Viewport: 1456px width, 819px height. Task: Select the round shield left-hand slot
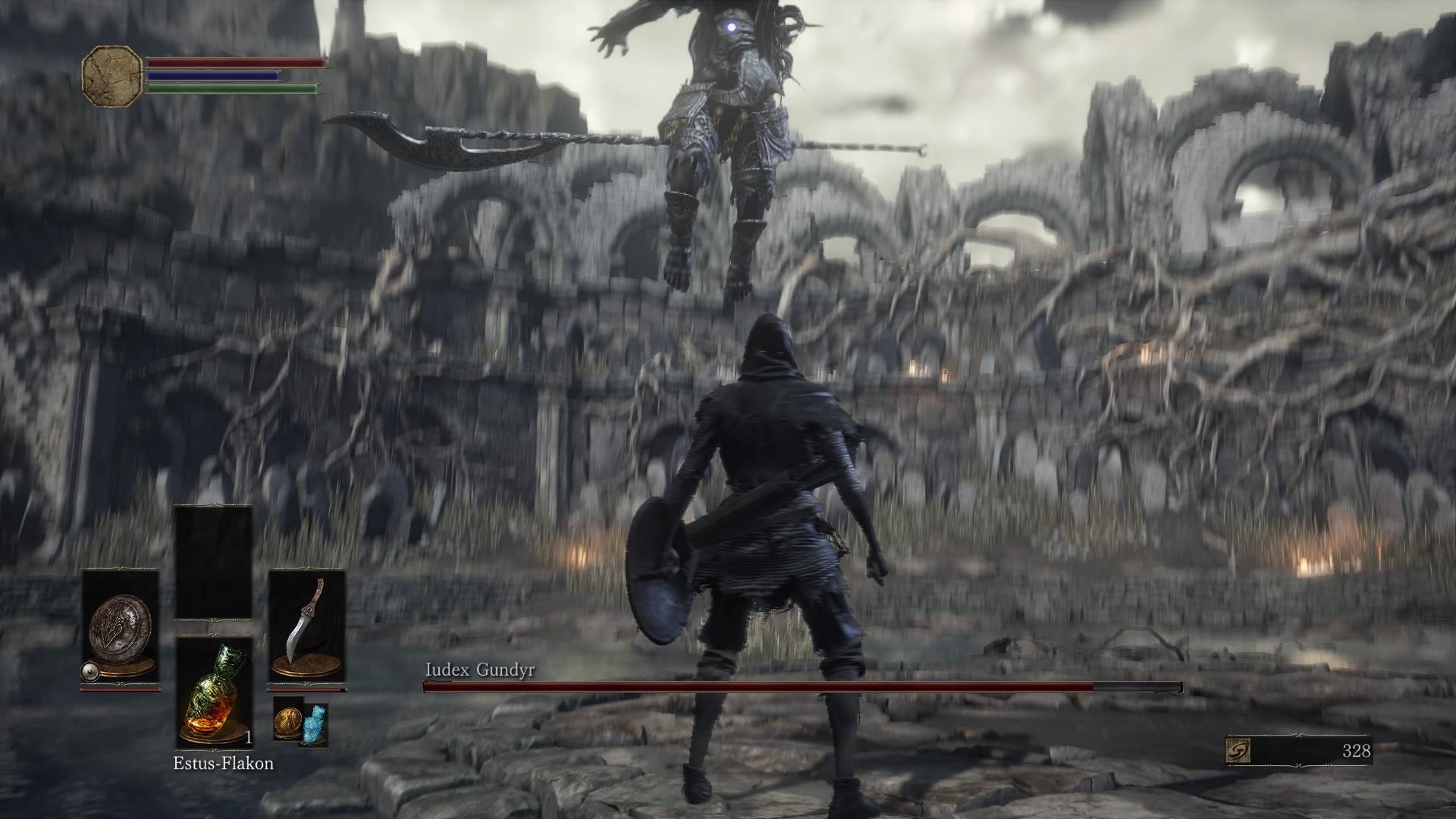point(120,629)
